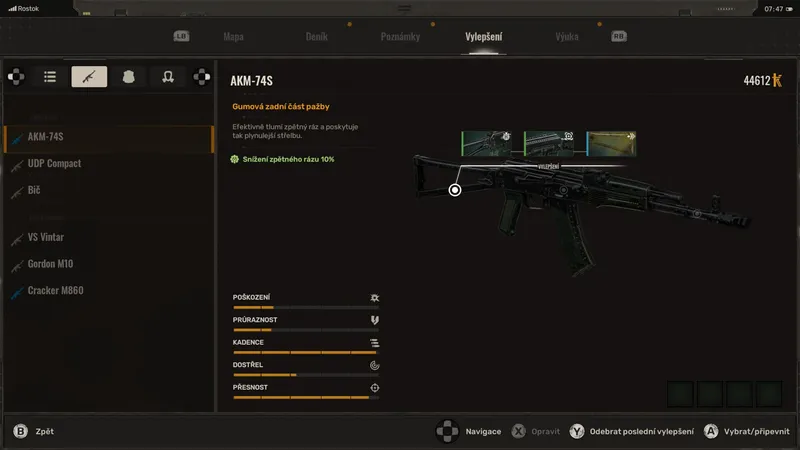Choose UDP Compact from the weapon list

click(54, 163)
